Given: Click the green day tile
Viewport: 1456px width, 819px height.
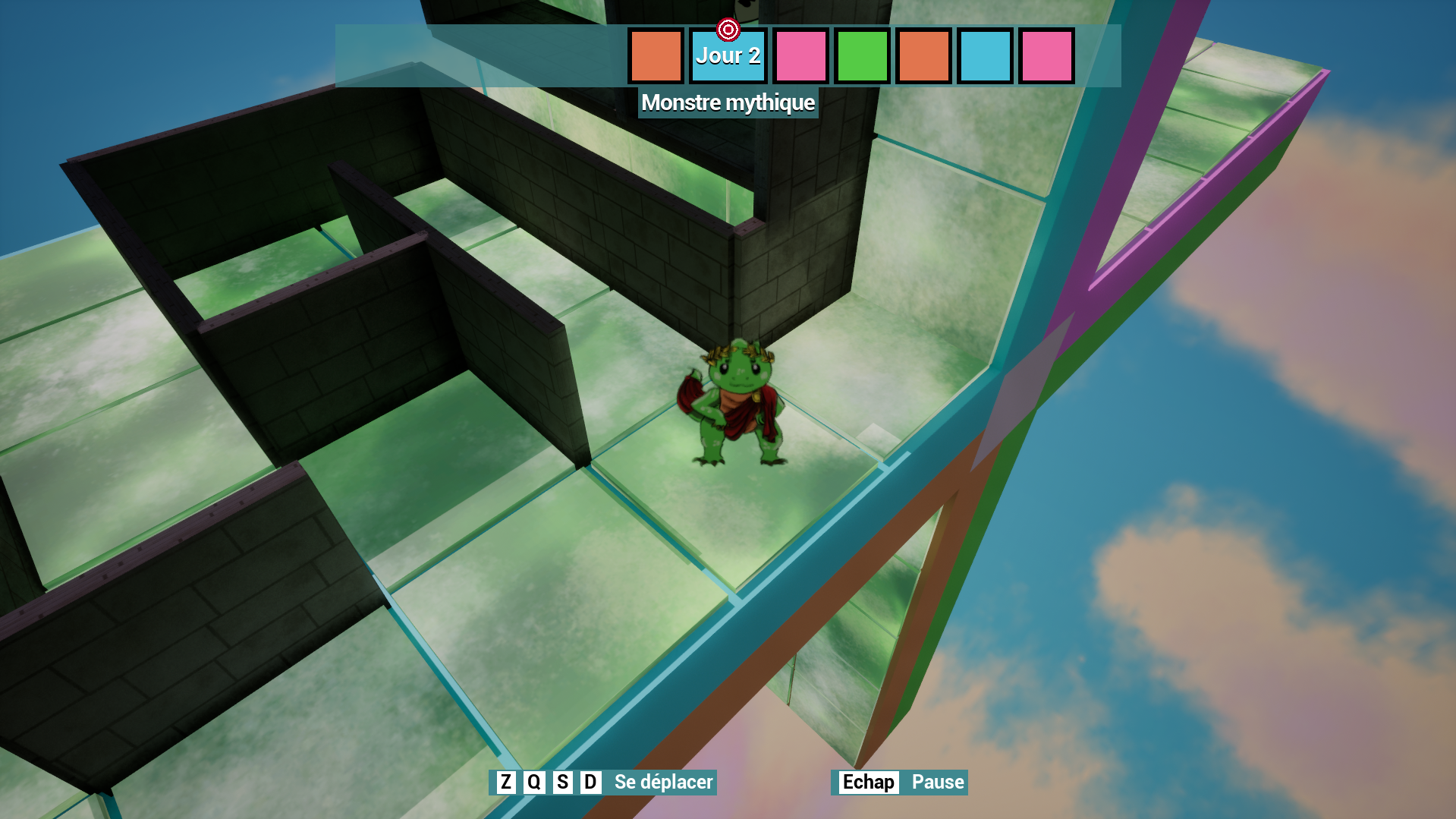Looking at the screenshot, I should [x=862, y=56].
